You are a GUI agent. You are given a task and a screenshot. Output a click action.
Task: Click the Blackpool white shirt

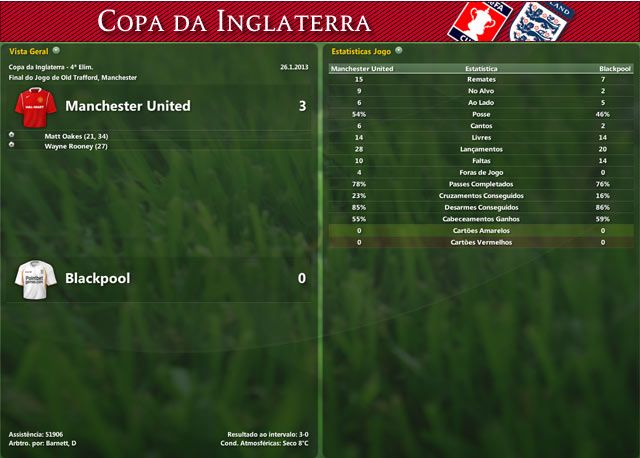point(35,278)
